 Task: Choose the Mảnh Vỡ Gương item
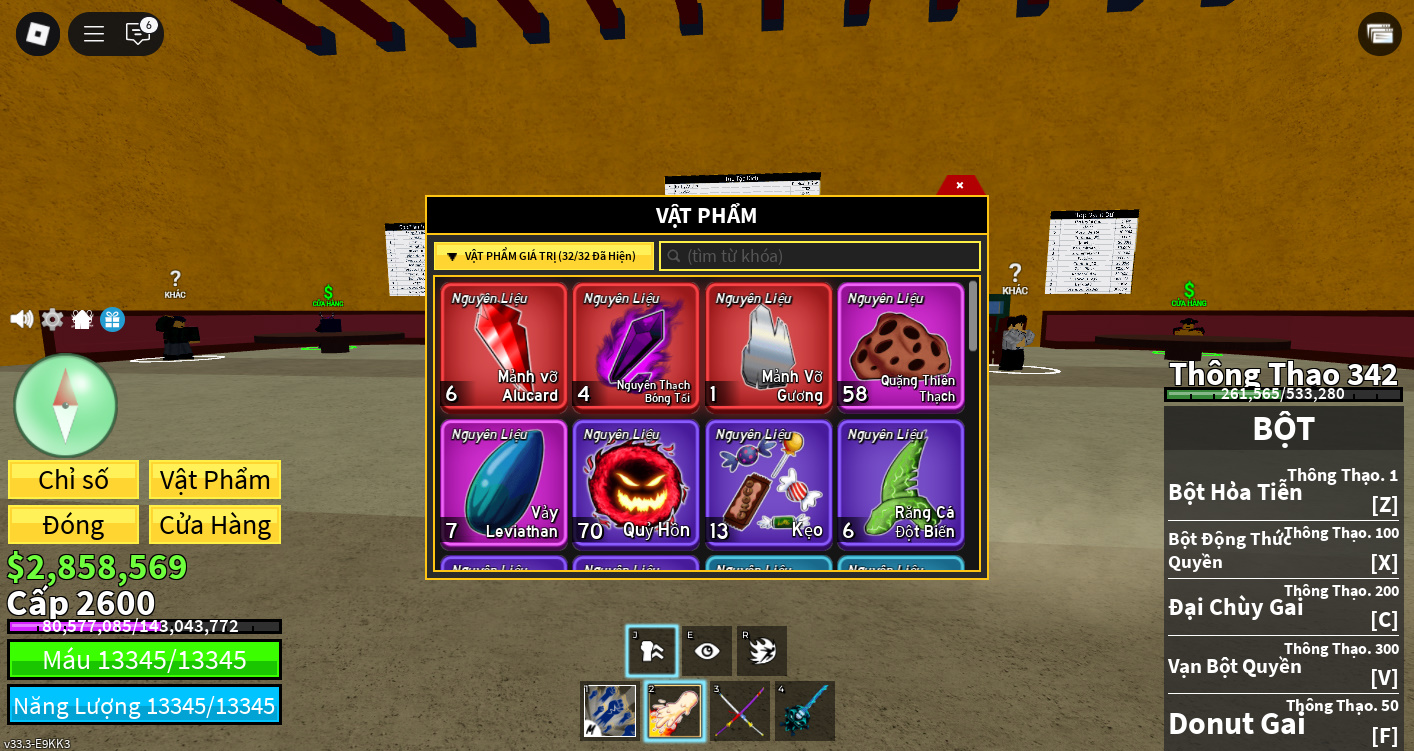click(768, 346)
